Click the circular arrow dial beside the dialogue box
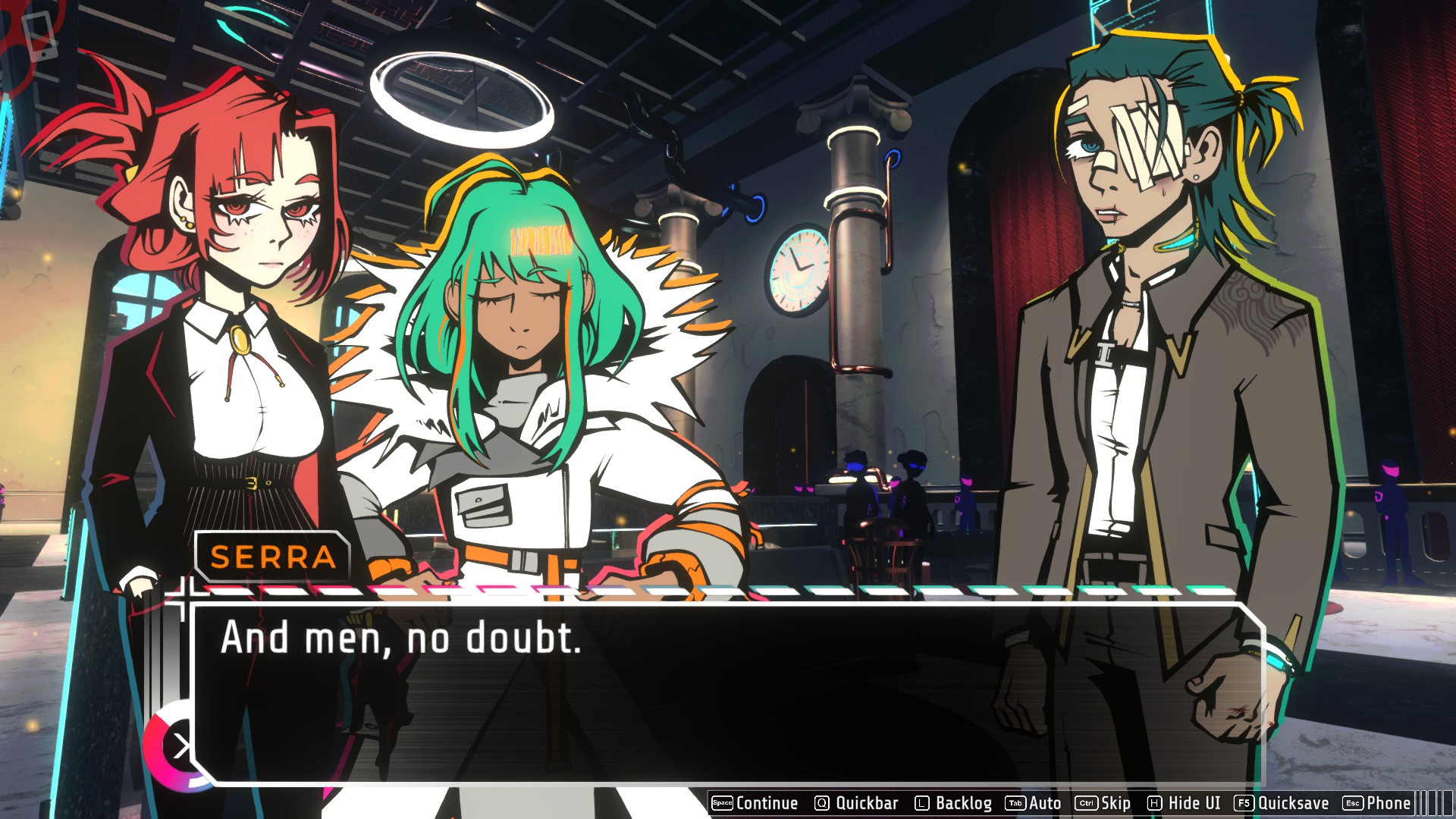This screenshot has height=819, width=1456. click(x=177, y=747)
